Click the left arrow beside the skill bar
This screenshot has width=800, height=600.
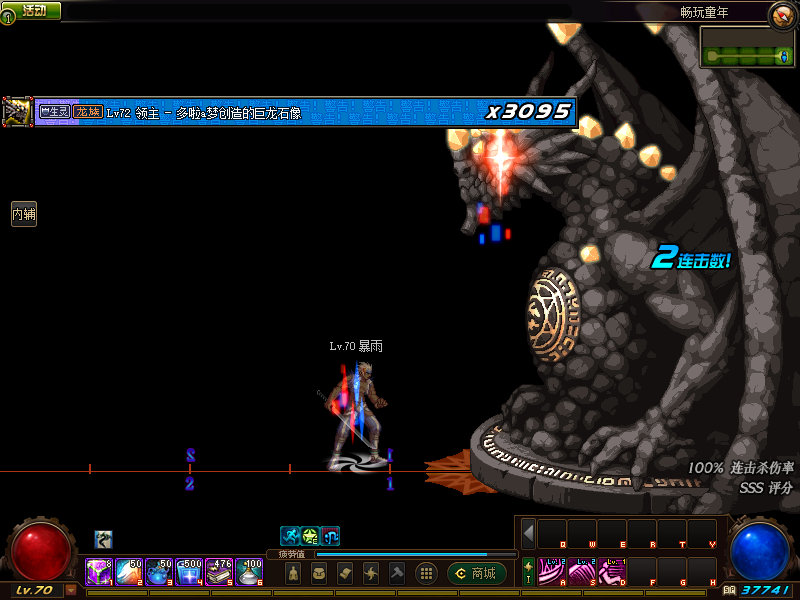528,533
